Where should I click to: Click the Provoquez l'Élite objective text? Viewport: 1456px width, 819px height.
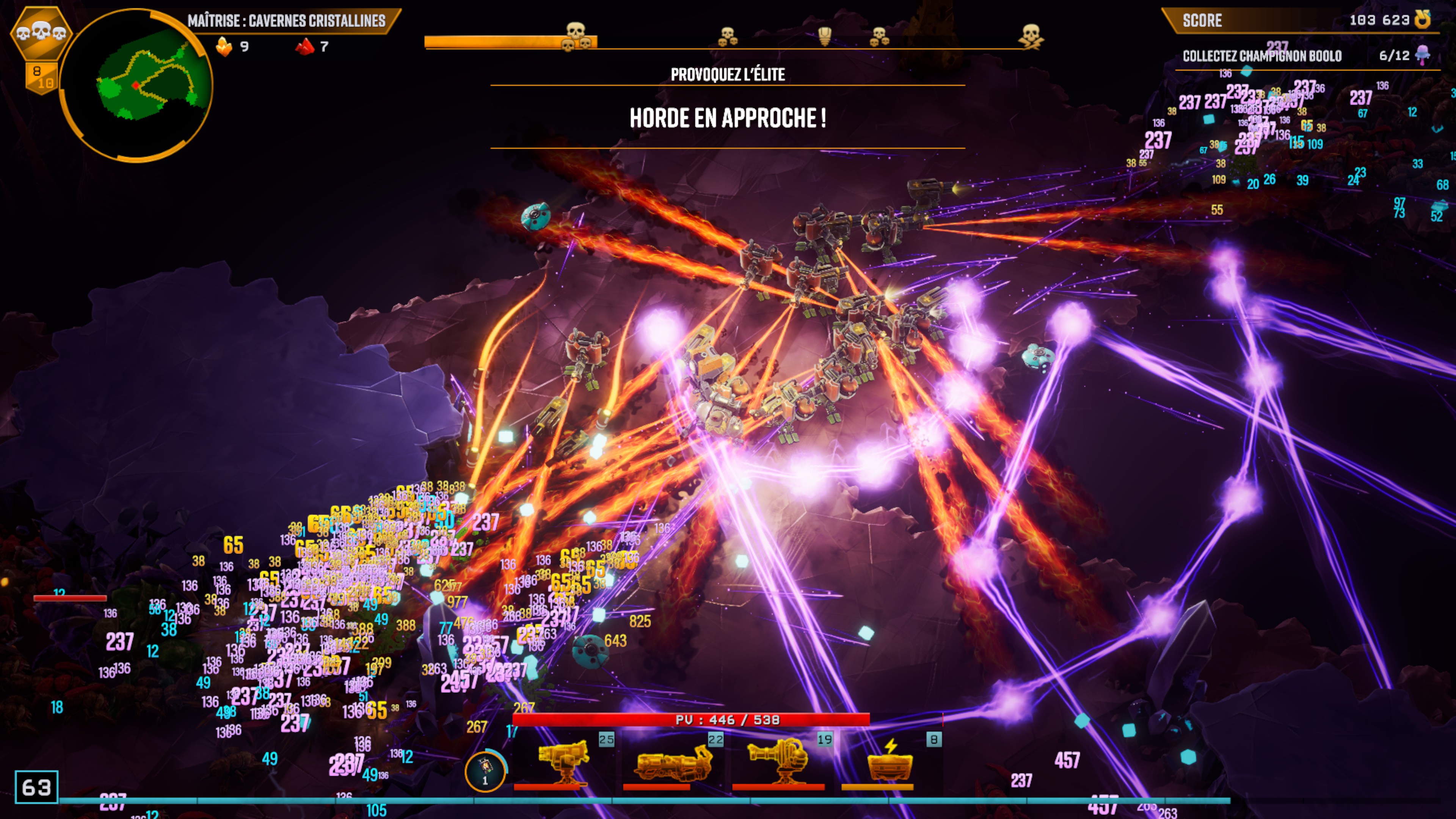[x=728, y=75]
